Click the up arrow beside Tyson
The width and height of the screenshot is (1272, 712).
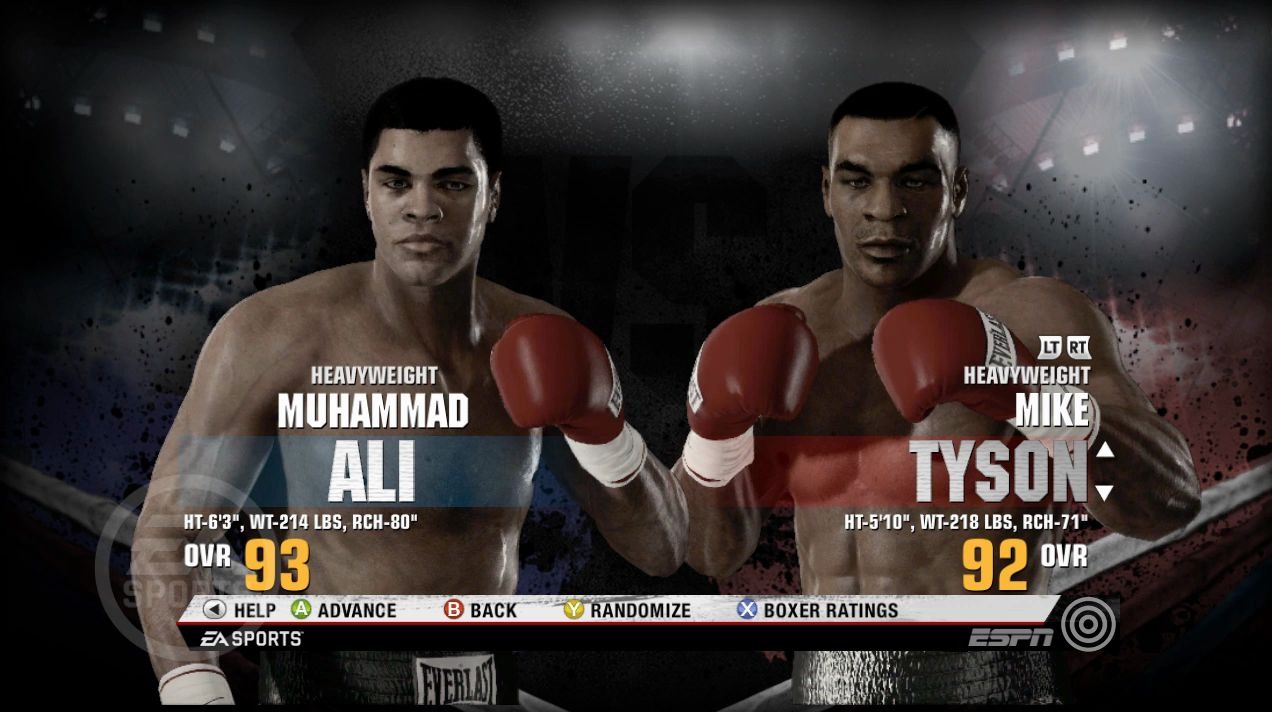1104,450
